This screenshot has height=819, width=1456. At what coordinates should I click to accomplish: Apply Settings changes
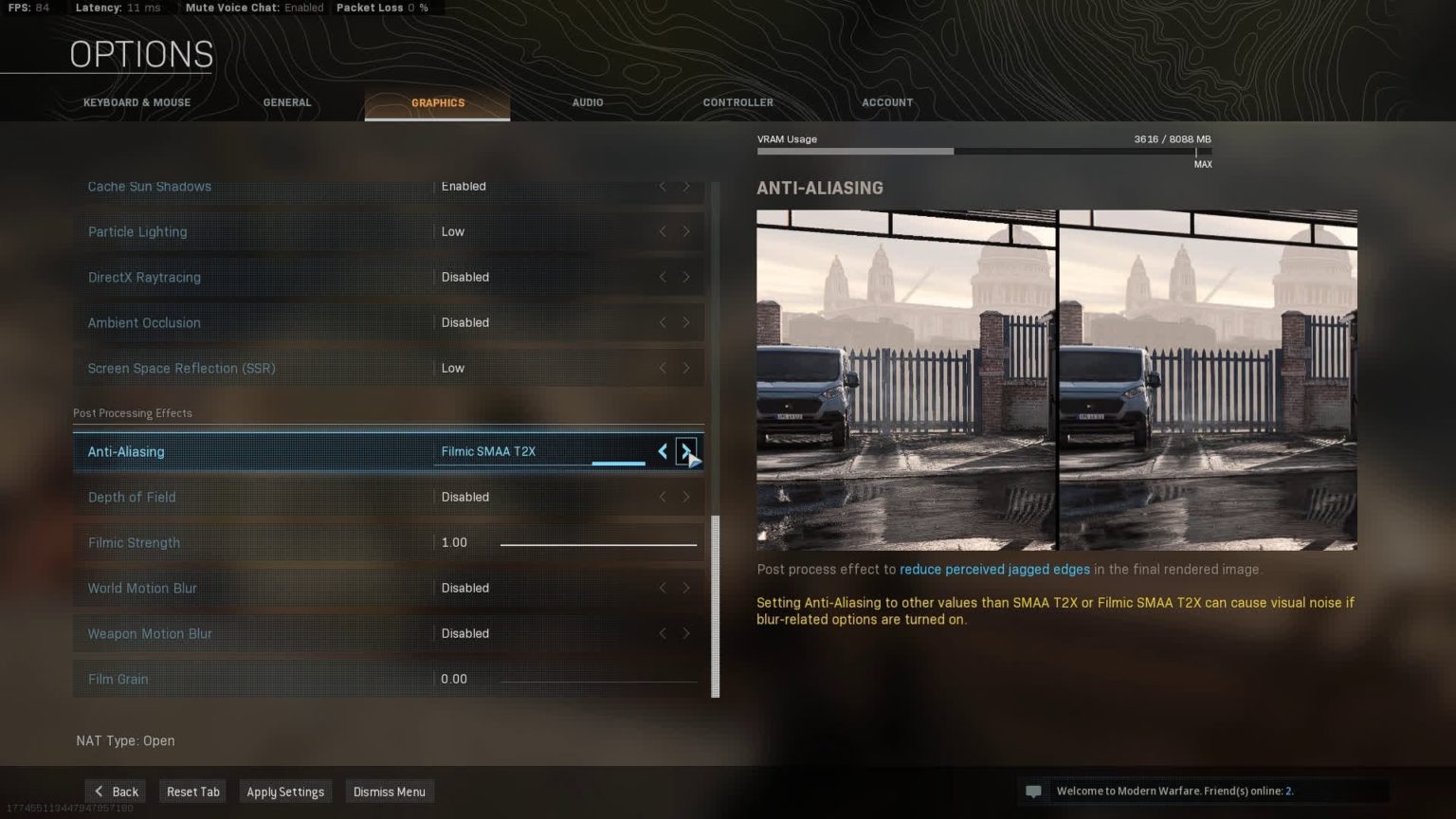pos(285,792)
